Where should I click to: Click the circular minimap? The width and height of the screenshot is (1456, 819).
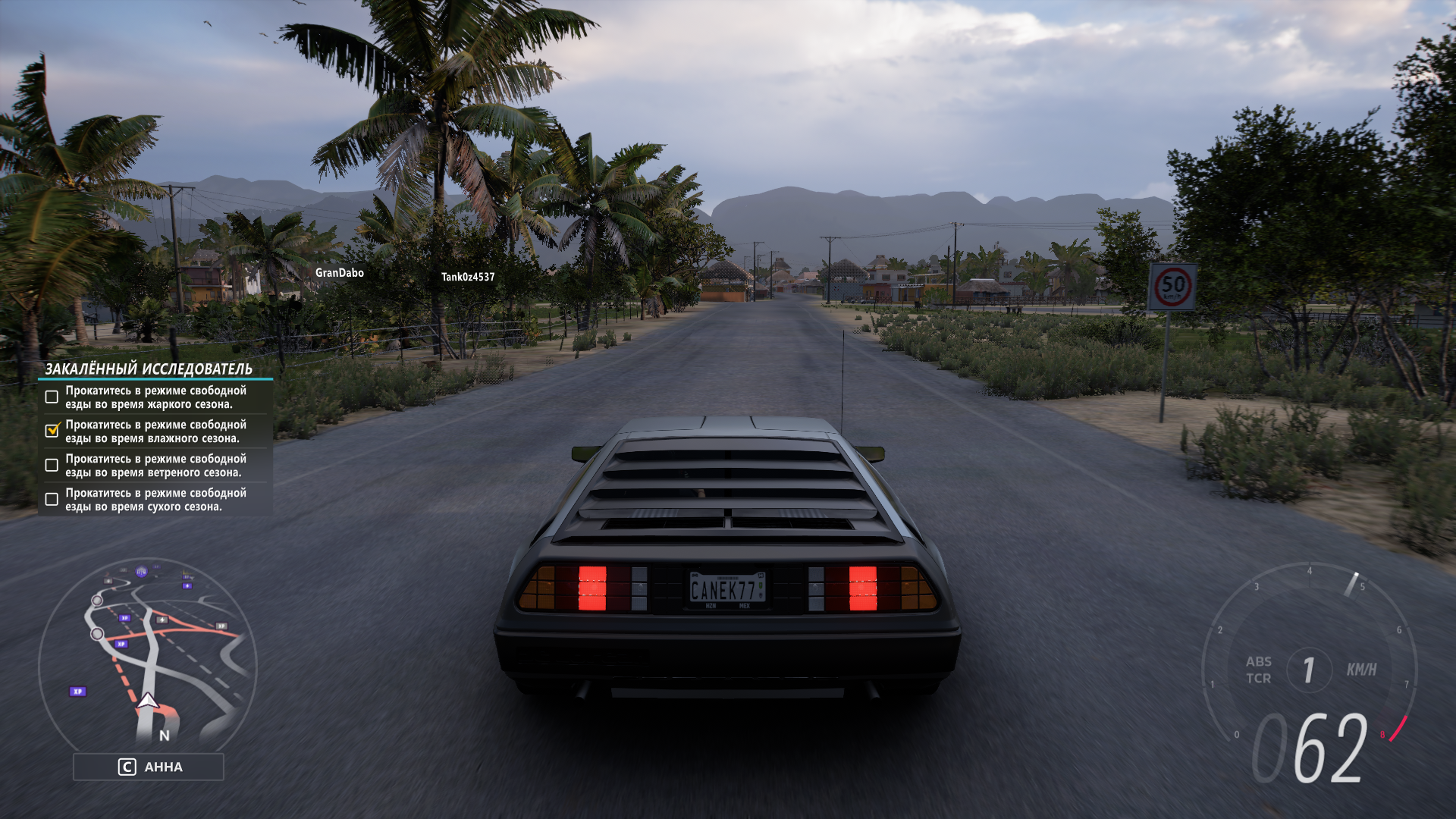[x=148, y=654]
